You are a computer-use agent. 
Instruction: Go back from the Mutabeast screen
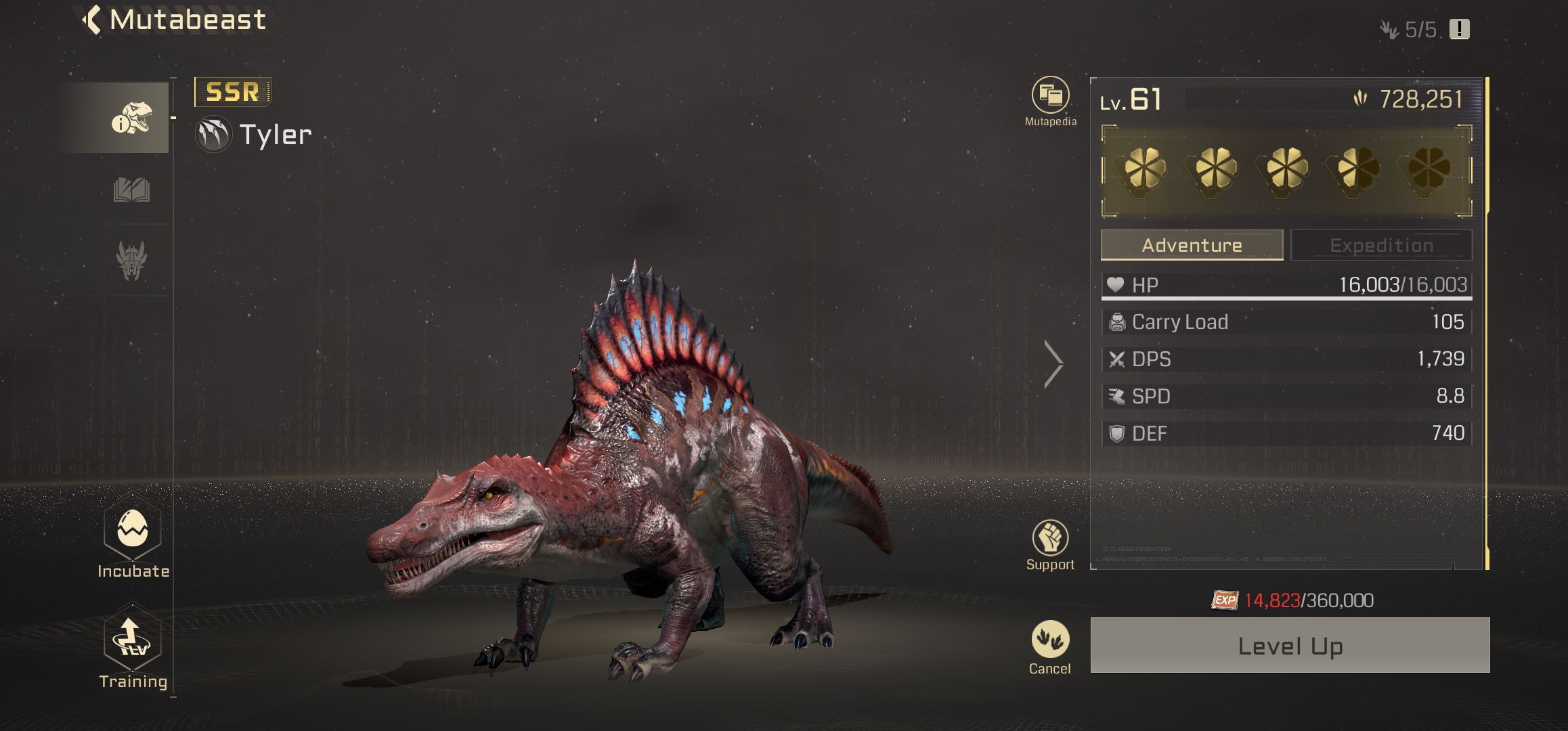click(93, 20)
